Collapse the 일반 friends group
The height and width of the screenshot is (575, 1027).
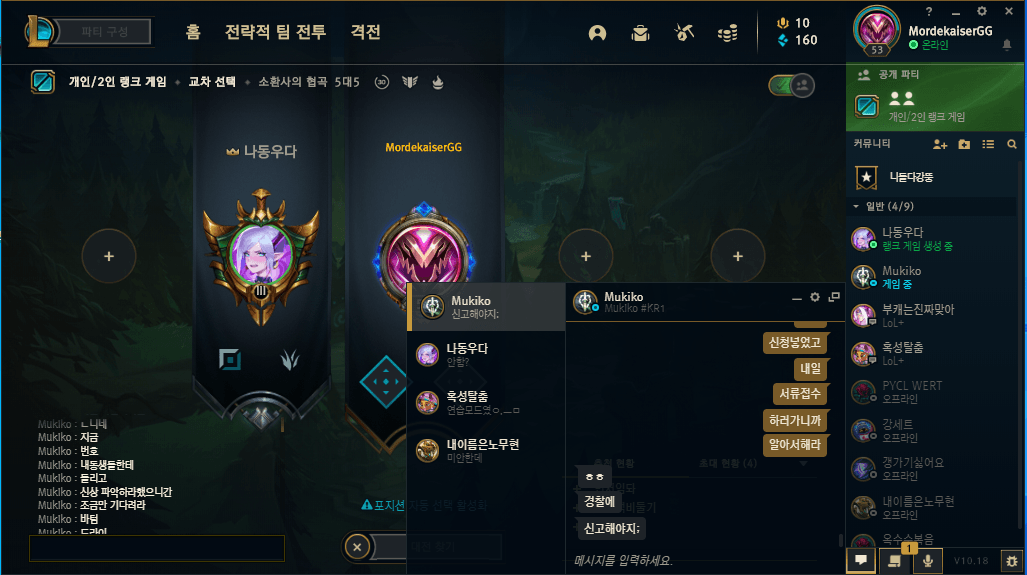pyautogui.click(x=856, y=207)
